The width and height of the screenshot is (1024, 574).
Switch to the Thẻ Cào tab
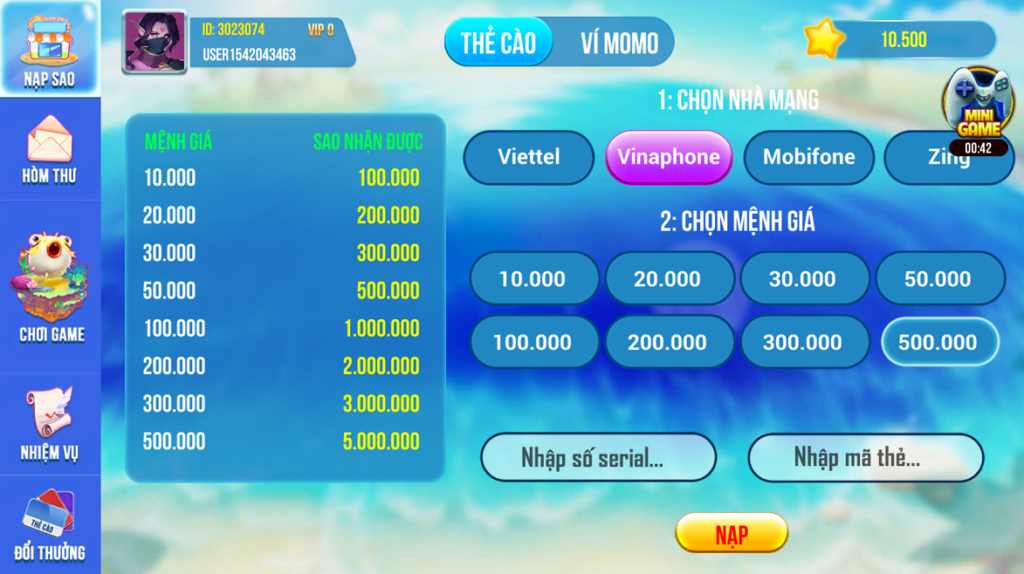click(499, 42)
